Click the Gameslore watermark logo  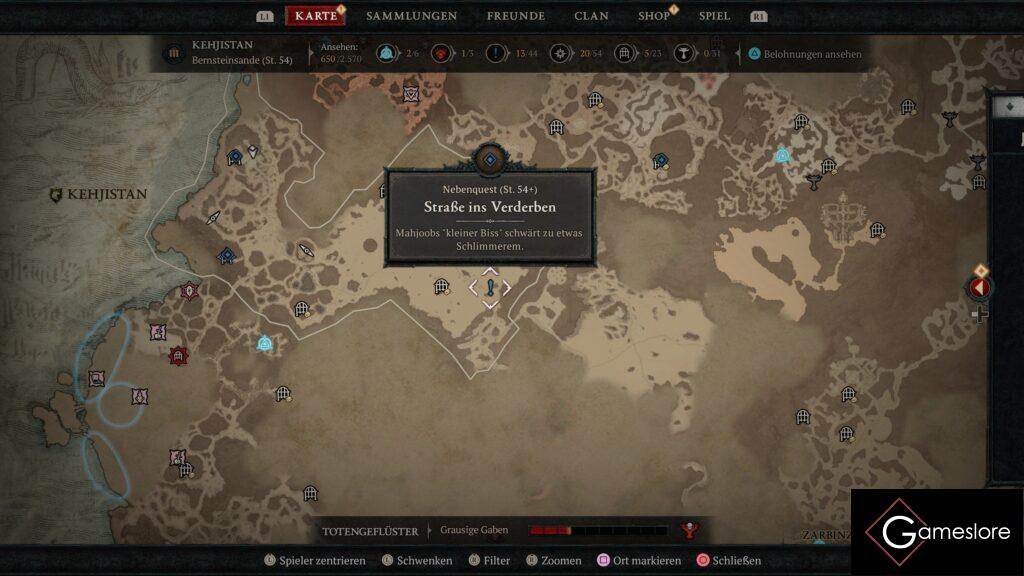[x=936, y=532]
